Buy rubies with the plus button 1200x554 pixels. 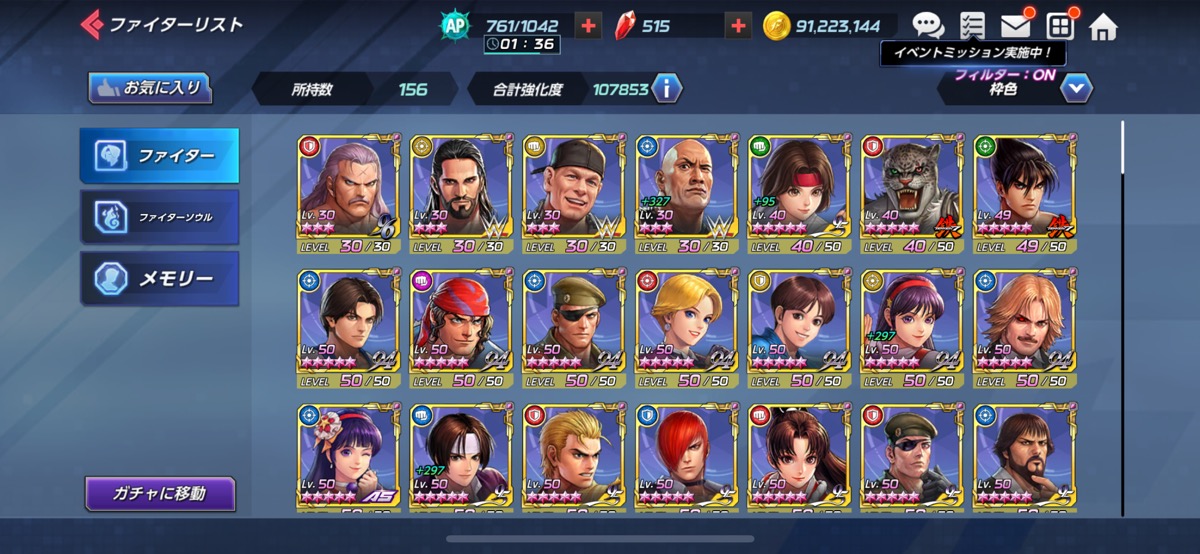tap(738, 27)
